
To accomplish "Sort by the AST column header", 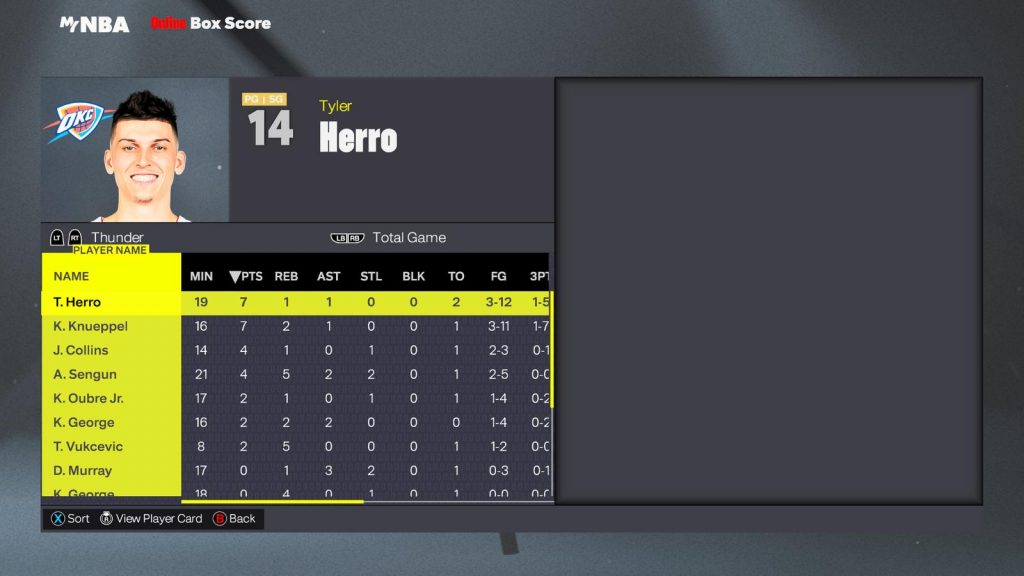I will pyautogui.click(x=329, y=276).
